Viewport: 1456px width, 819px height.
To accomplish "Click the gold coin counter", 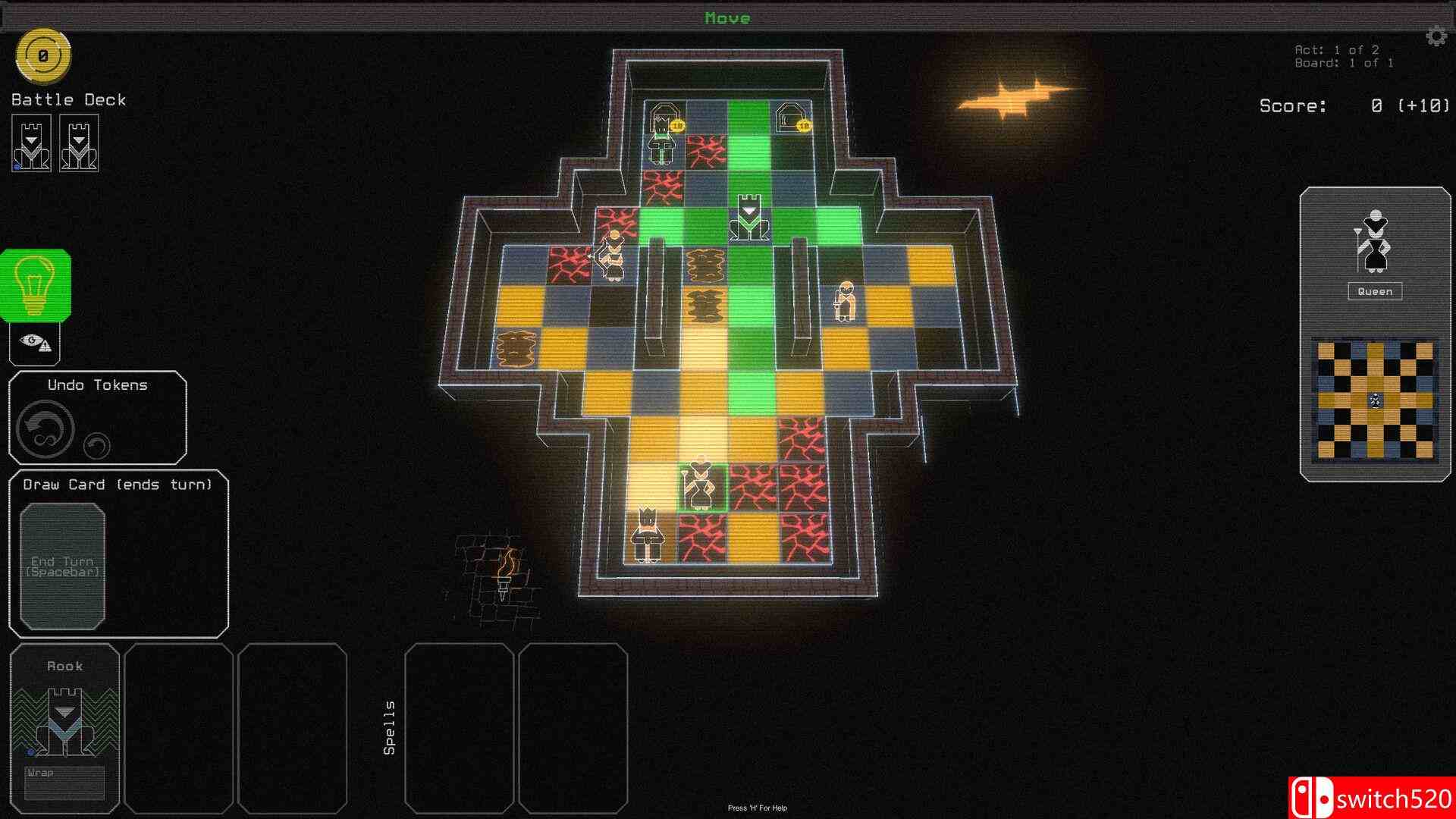I will click(43, 55).
